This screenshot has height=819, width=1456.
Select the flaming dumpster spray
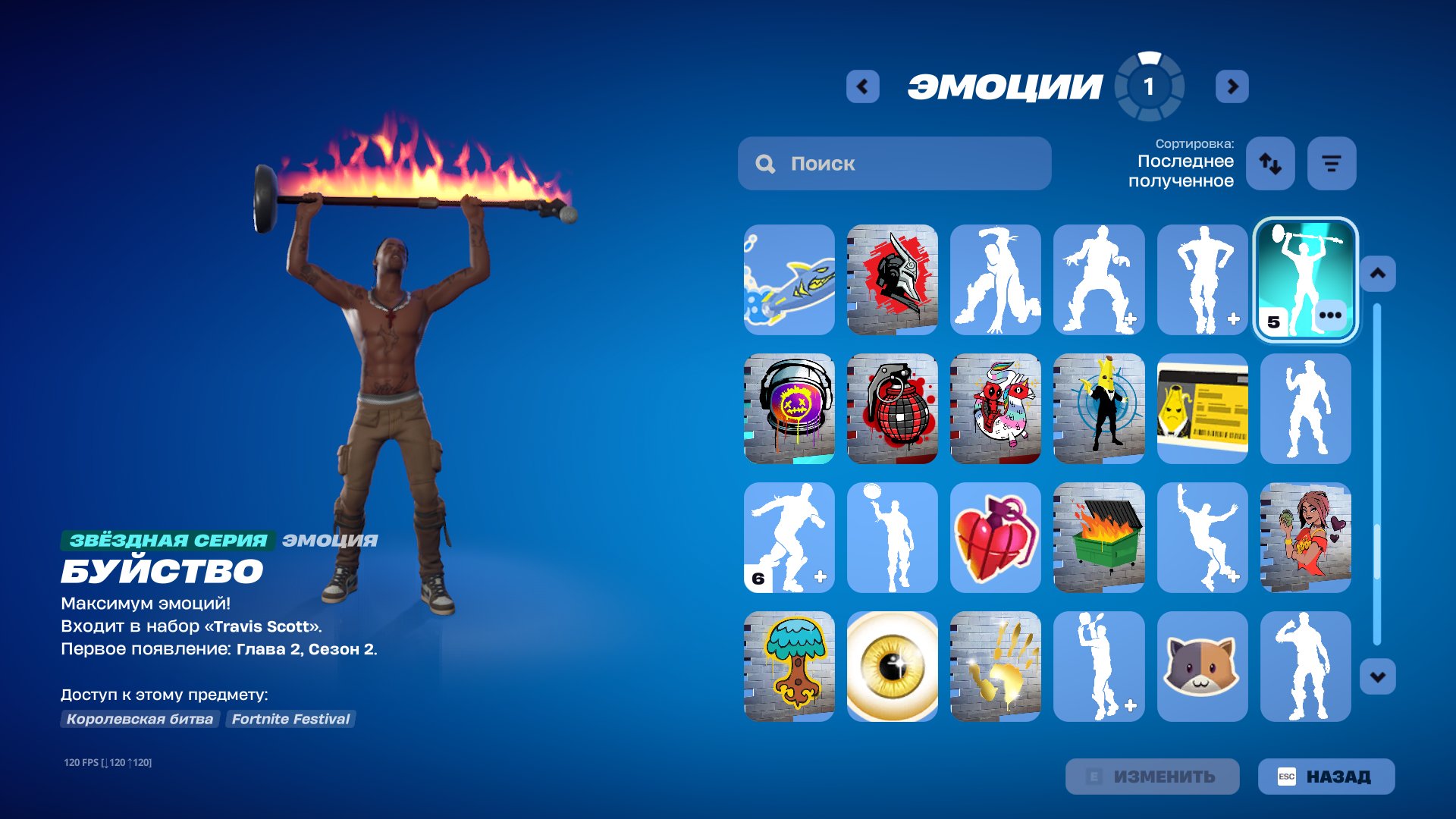(x=1099, y=538)
